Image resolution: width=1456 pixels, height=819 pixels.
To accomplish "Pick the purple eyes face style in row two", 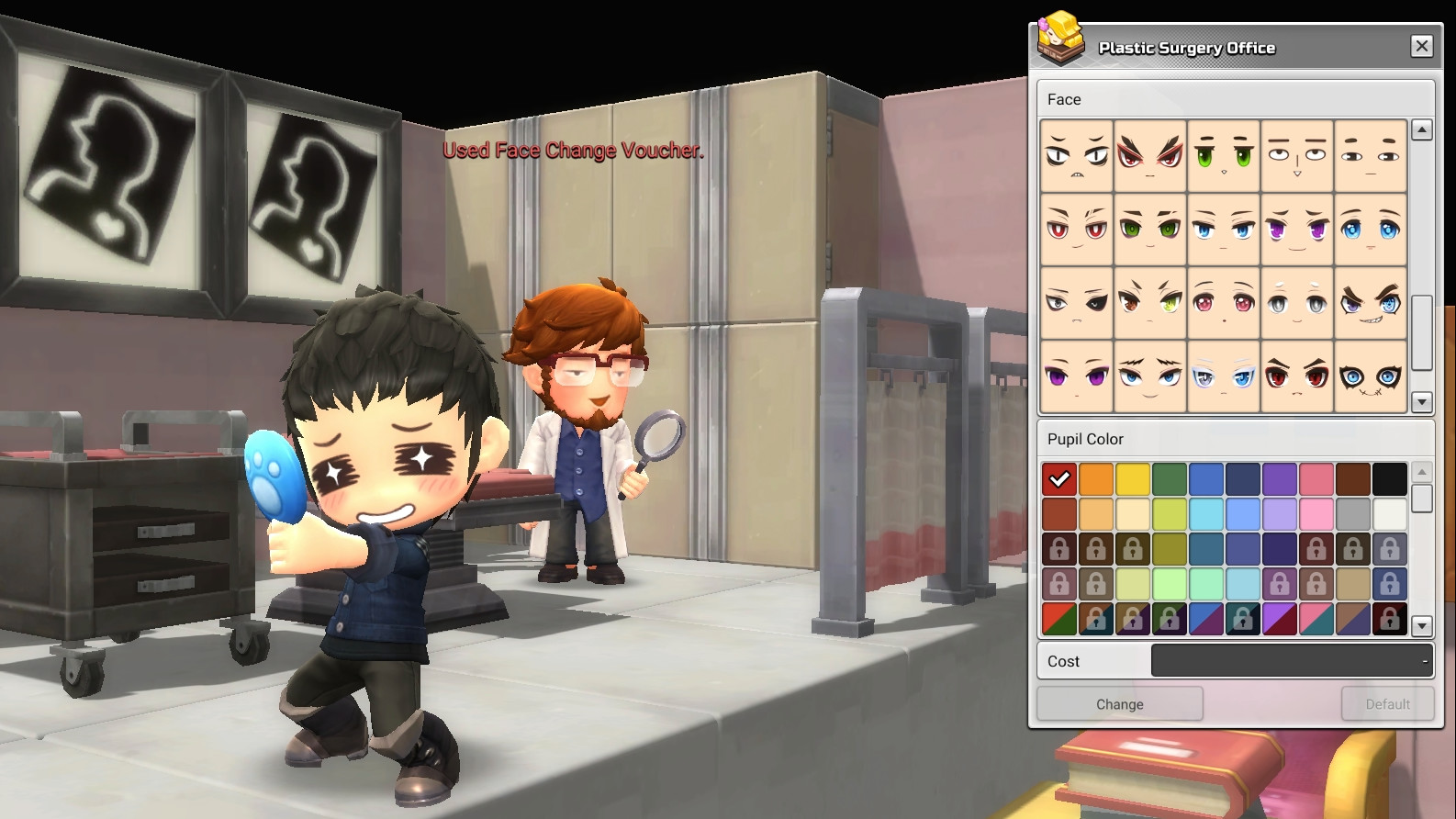I will point(1297,230).
